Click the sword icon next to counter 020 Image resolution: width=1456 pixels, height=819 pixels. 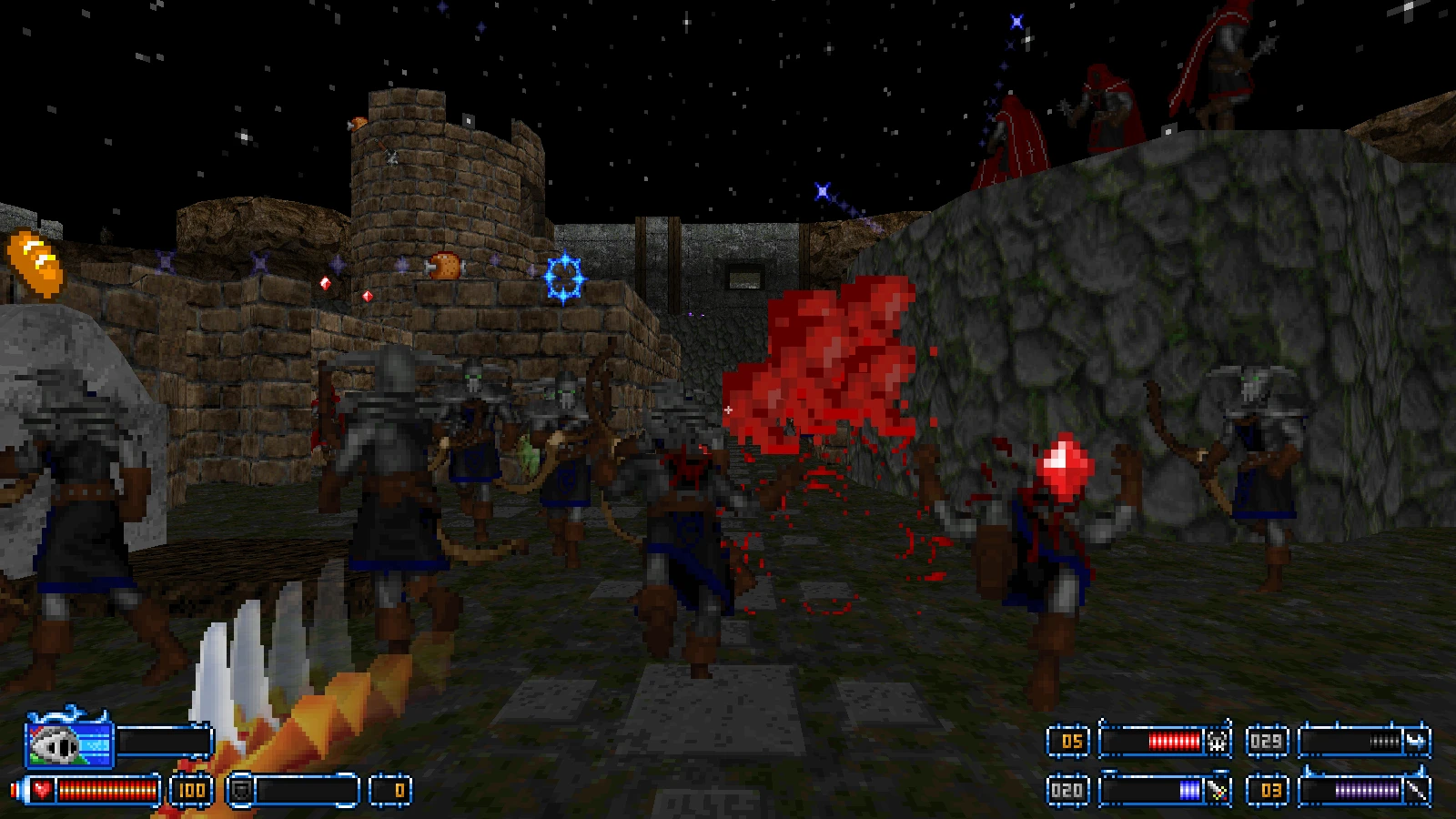[1217, 789]
